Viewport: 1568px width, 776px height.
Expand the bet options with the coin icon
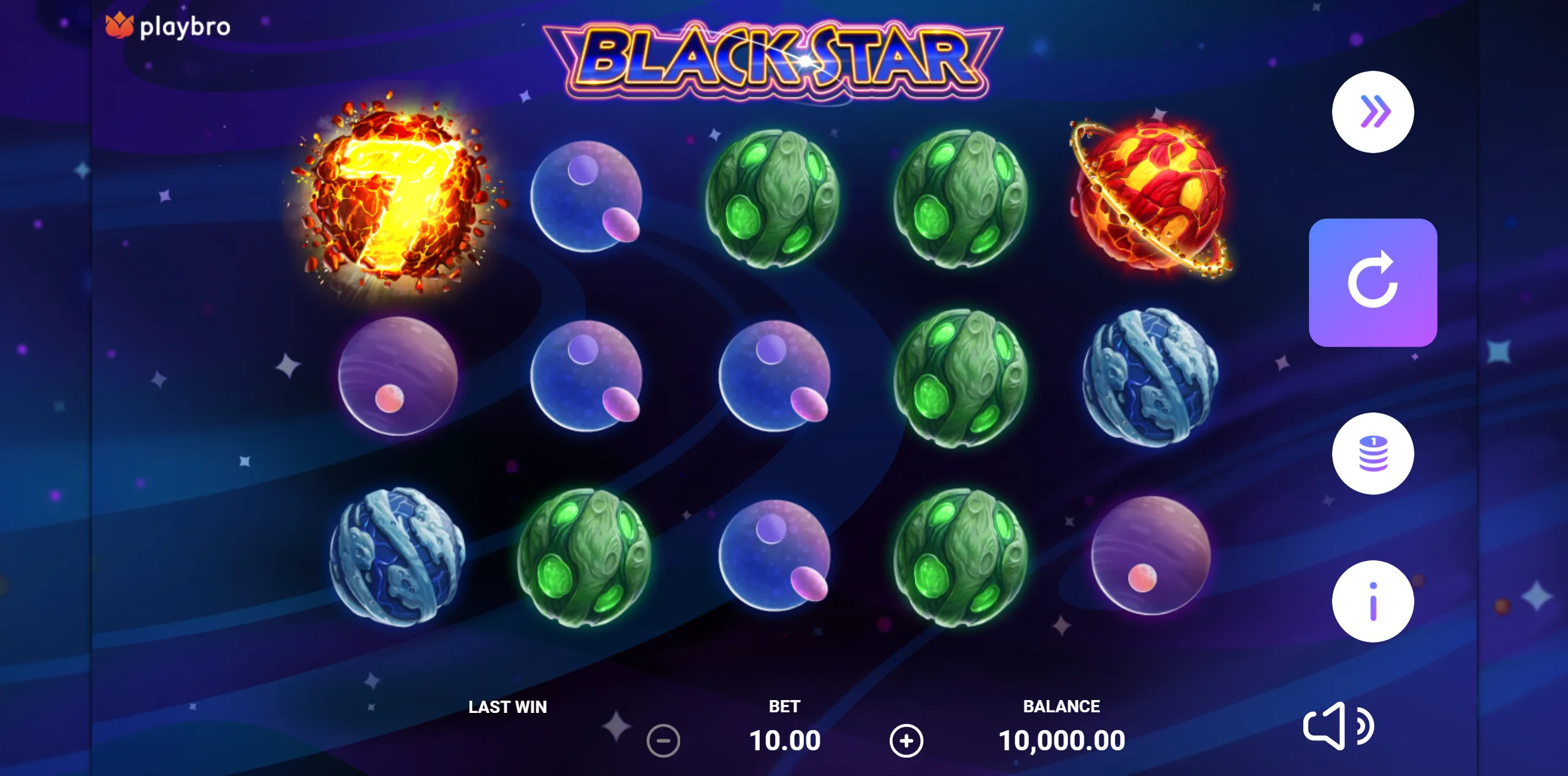click(x=1374, y=453)
